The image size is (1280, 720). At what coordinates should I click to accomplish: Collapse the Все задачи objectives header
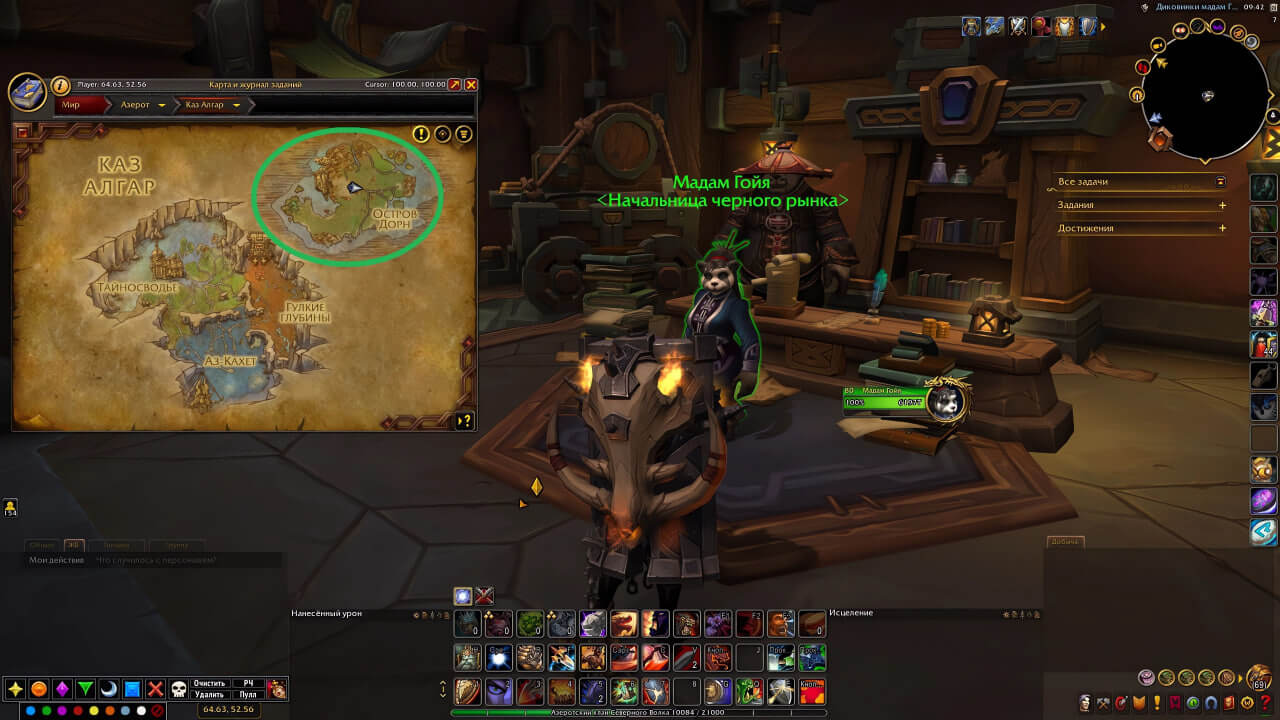click(1221, 182)
